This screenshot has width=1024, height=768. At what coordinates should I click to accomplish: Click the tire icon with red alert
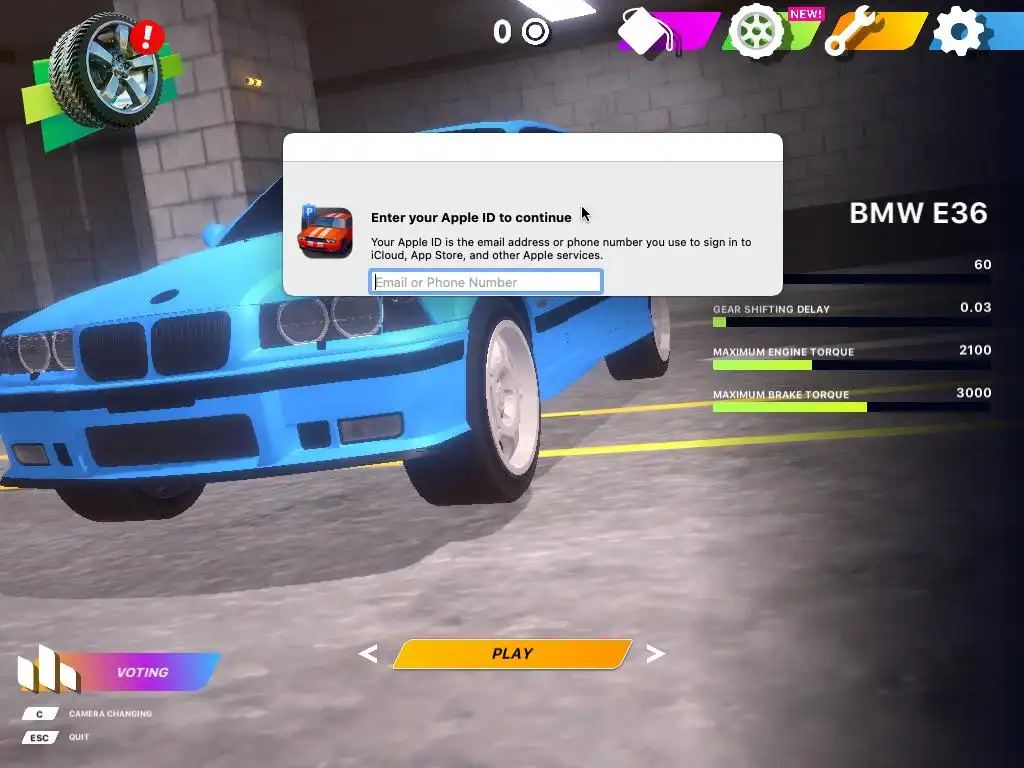click(x=105, y=70)
